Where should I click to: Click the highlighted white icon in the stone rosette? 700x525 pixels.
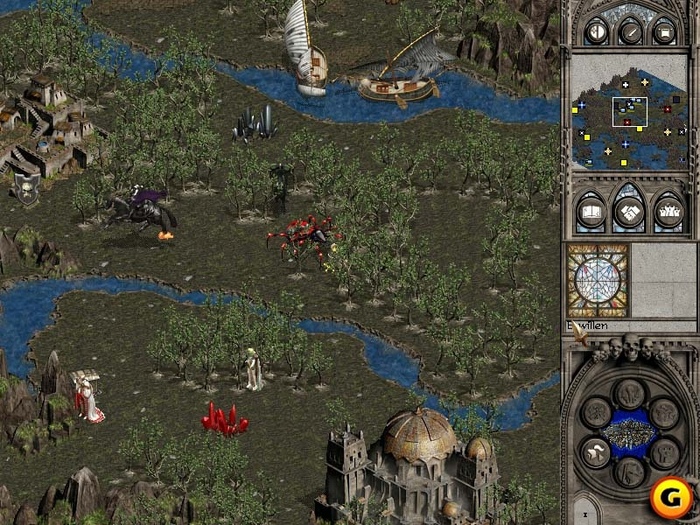point(596,454)
